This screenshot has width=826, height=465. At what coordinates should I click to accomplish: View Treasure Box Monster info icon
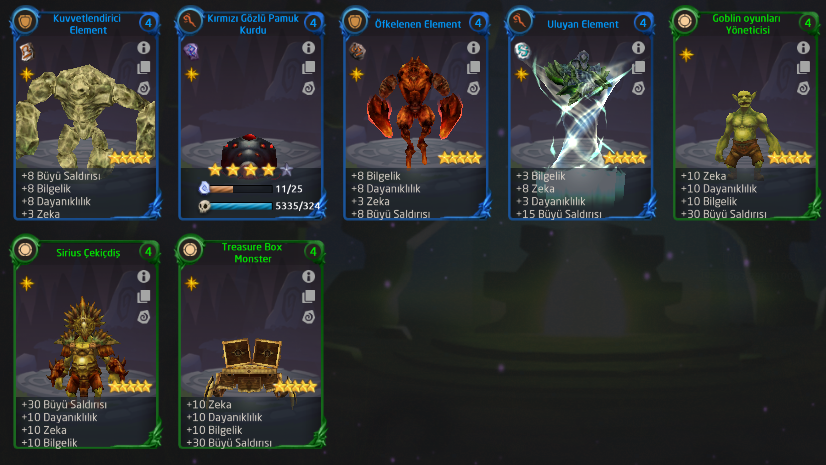coord(308,276)
